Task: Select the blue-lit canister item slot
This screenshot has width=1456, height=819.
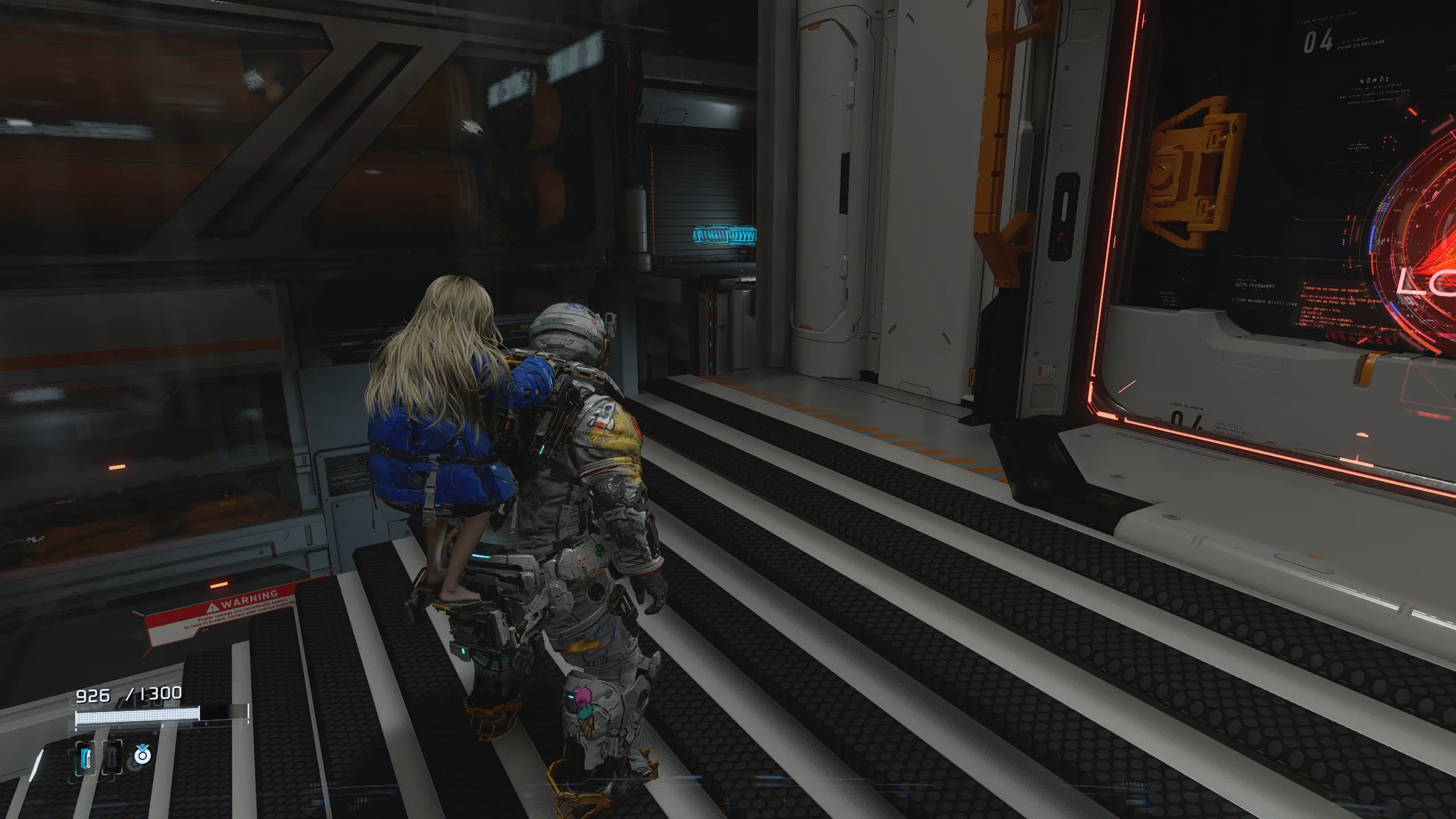Action: 85,757
